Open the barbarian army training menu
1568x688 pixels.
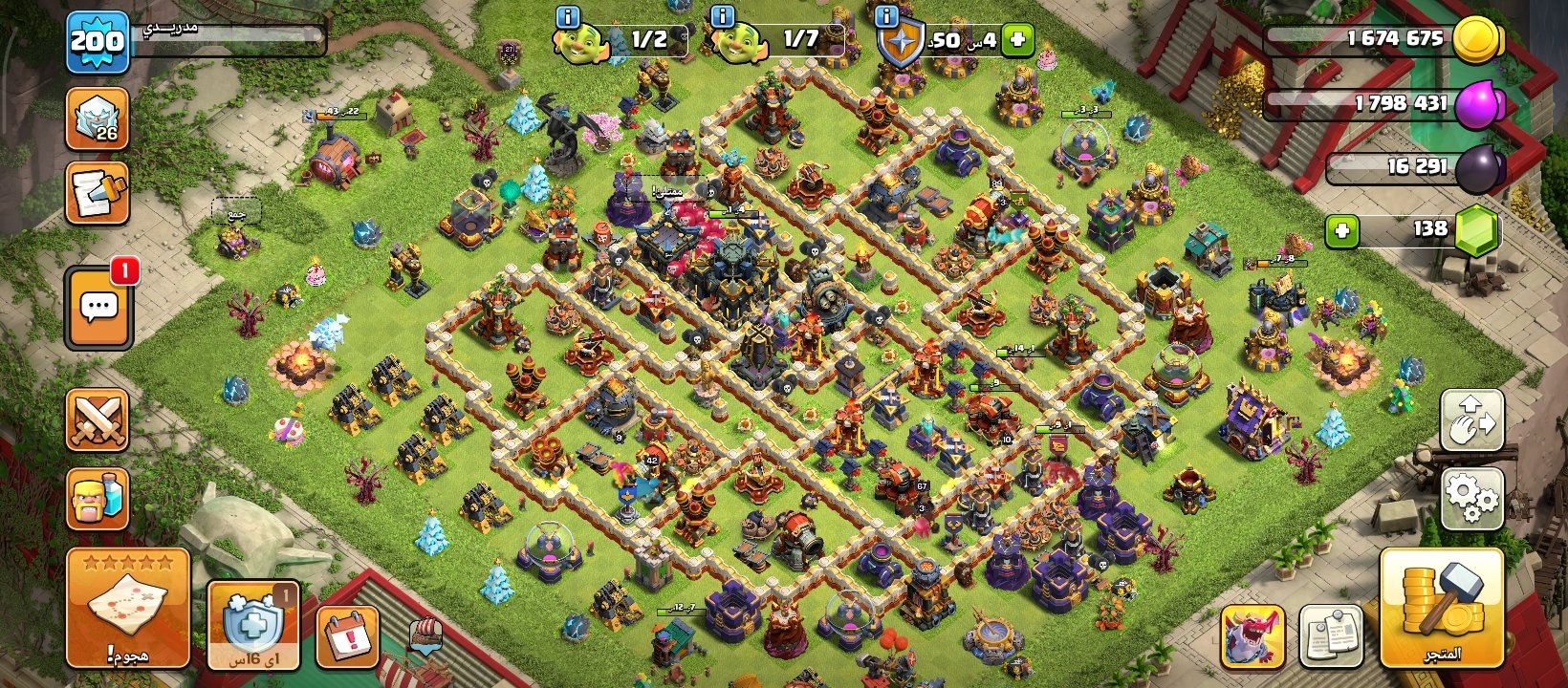98,499
